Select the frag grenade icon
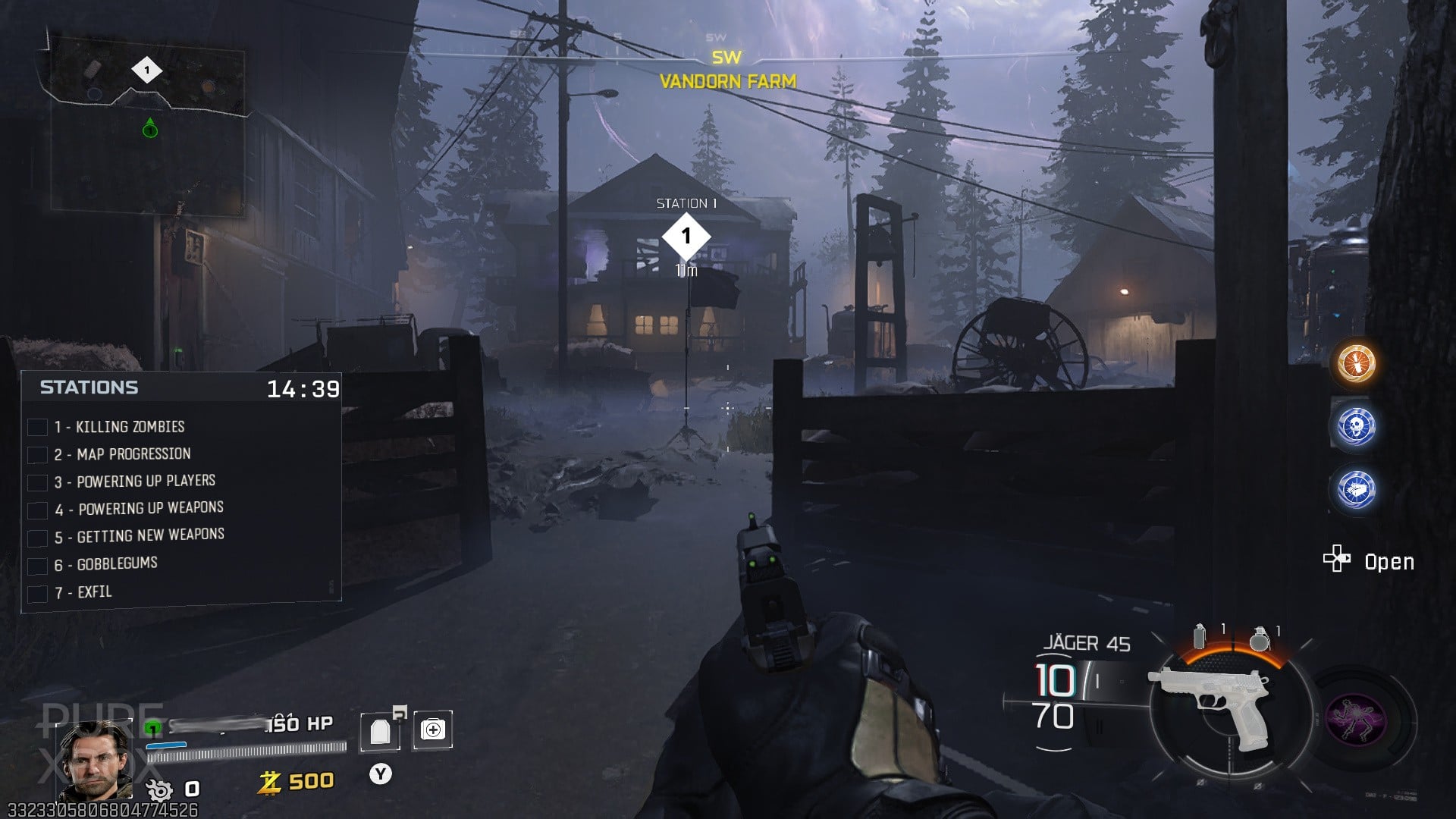Screen dimensions: 1456x819 [x=1260, y=639]
